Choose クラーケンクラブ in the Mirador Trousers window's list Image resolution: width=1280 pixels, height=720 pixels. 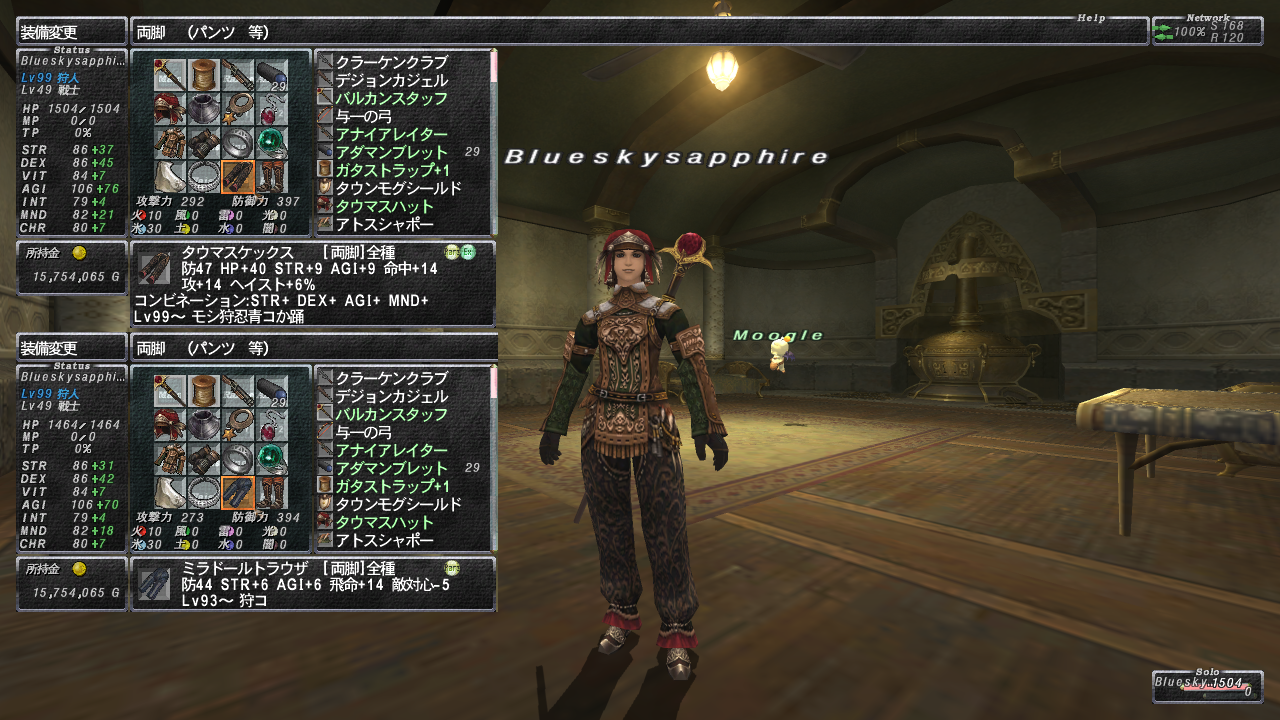pyautogui.click(x=391, y=378)
